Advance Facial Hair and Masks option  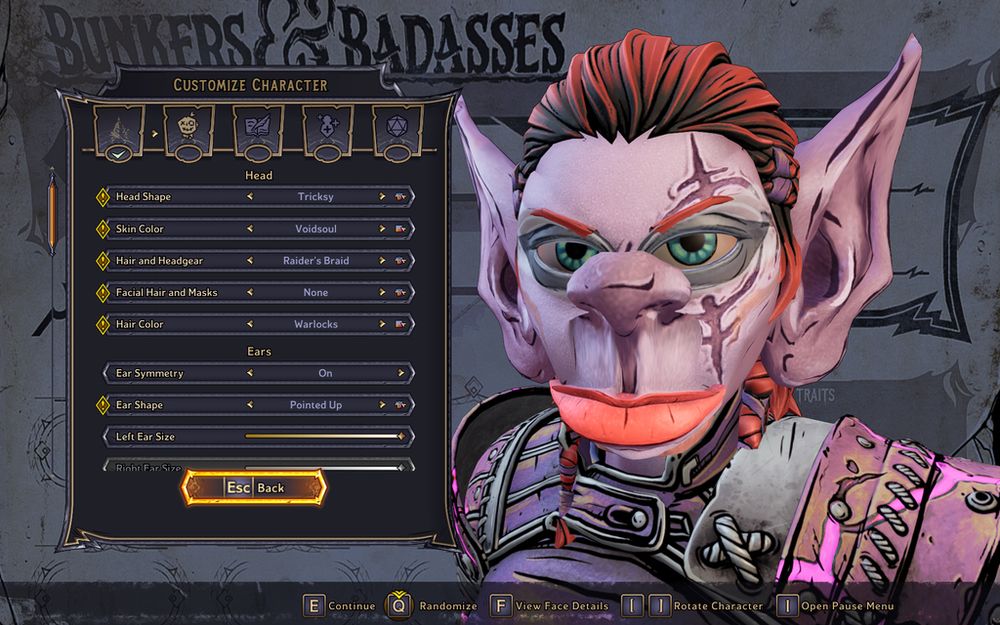click(x=382, y=293)
